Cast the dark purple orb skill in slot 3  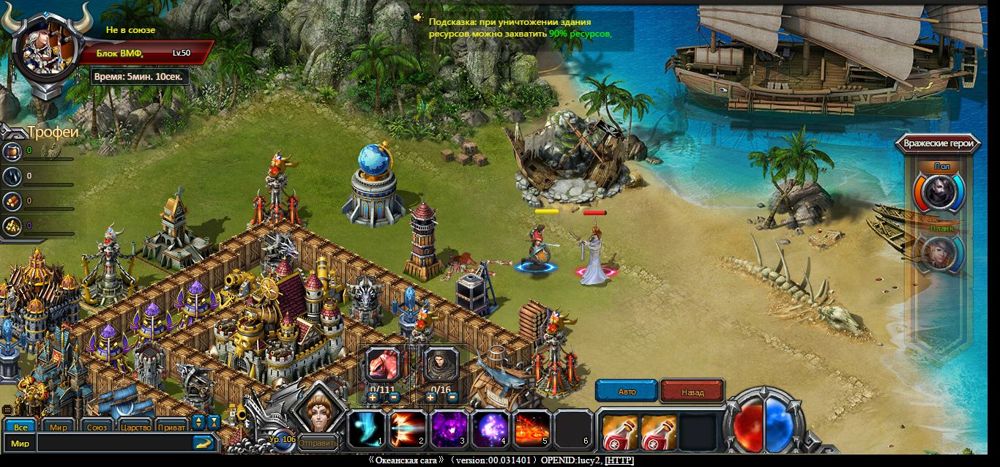pyautogui.click(x=449, y=429)
